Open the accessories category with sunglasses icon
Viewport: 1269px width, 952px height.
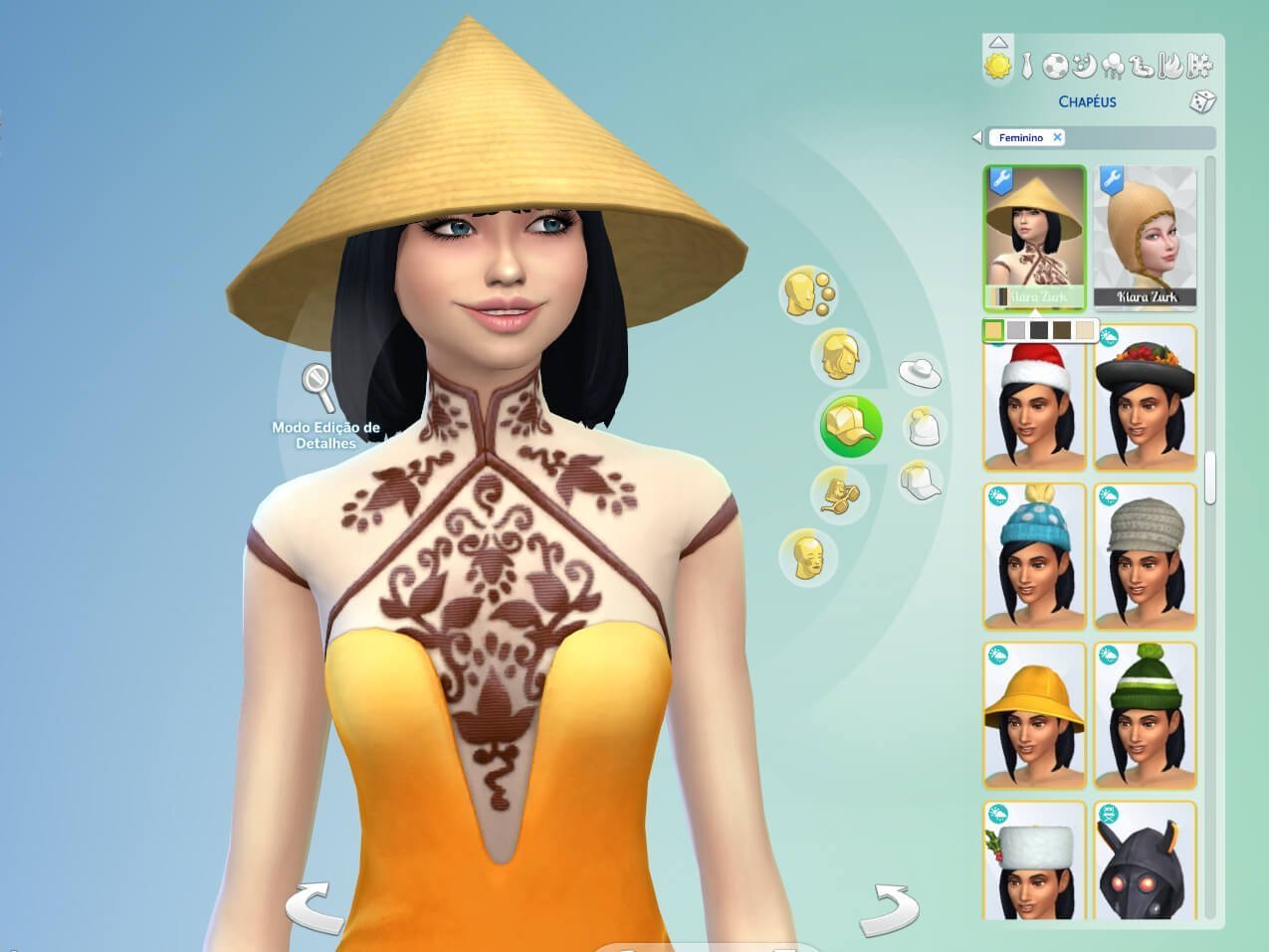839,494
